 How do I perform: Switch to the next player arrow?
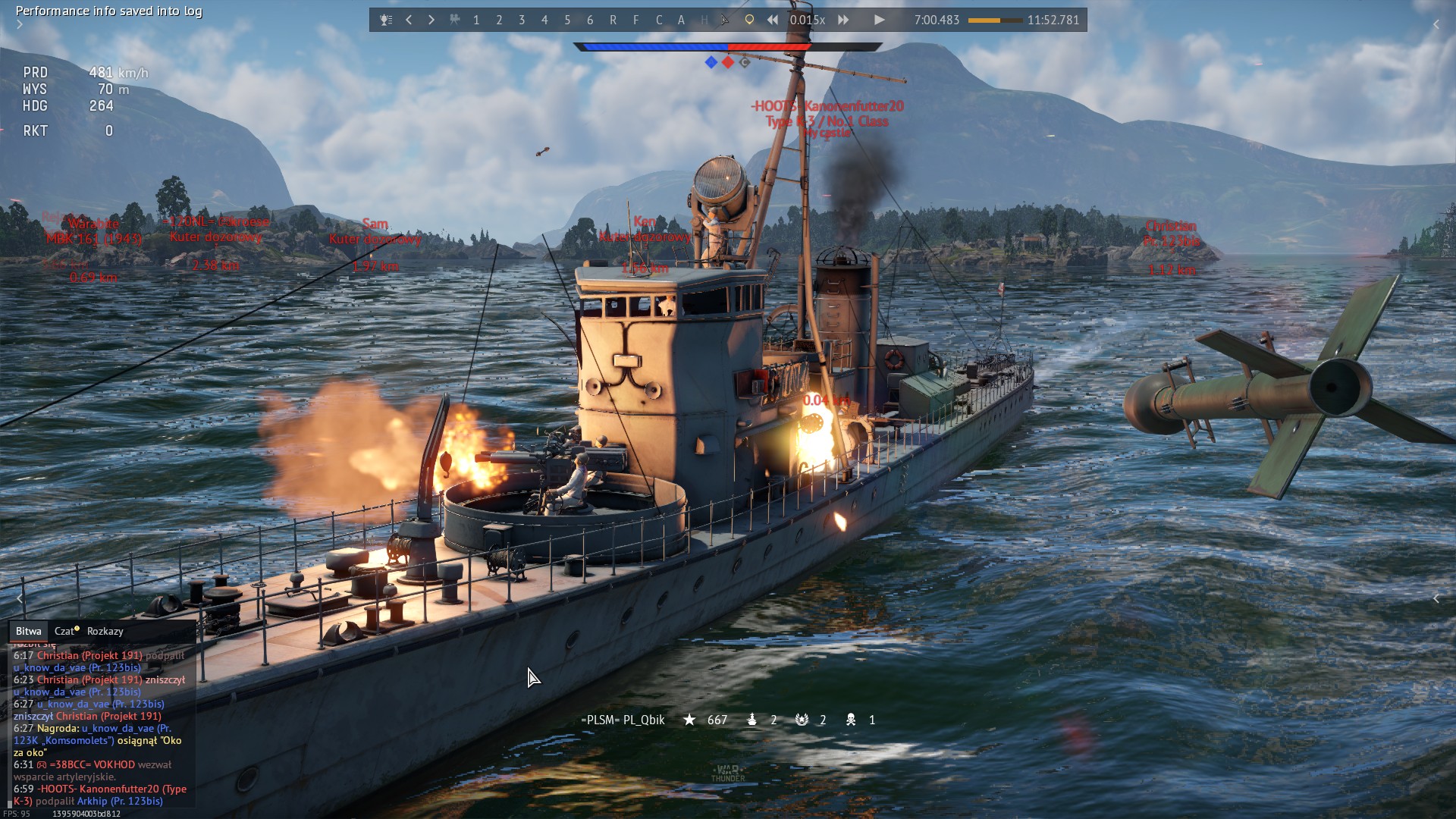(x=431, y=20)
